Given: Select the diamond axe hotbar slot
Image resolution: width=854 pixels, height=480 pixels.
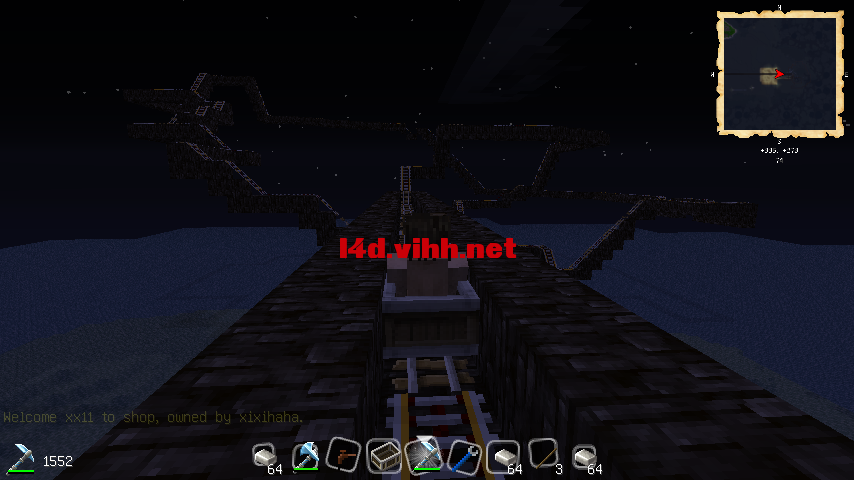Looking at the screenshot, I should tap(305, 456).
